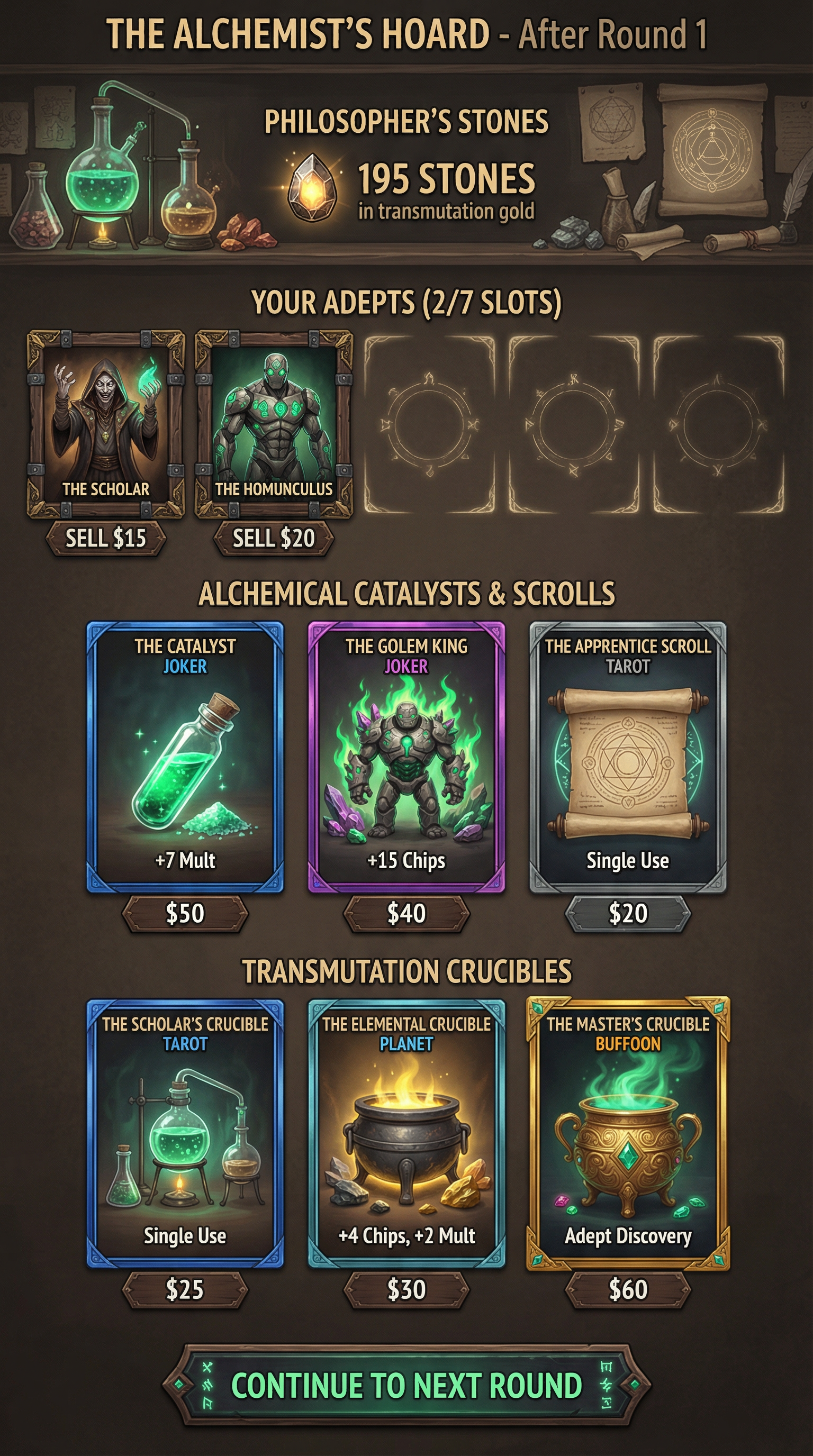The height and width of the screenshot is (1456, 813).
Task: Choose The Catalyst joker card
Action: (185, 758)
